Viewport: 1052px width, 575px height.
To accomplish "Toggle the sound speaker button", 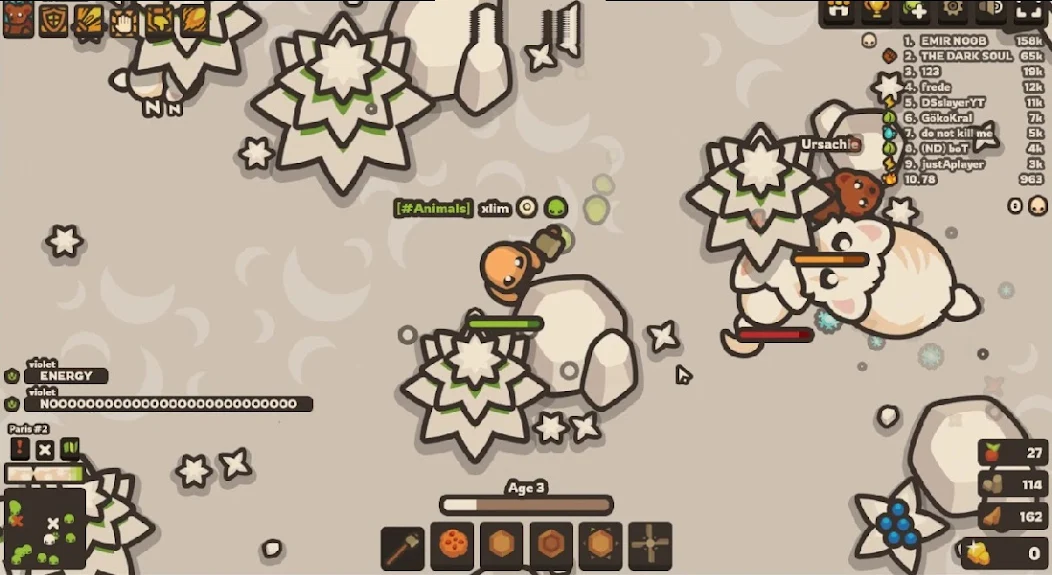I will (x=990, y=9).
